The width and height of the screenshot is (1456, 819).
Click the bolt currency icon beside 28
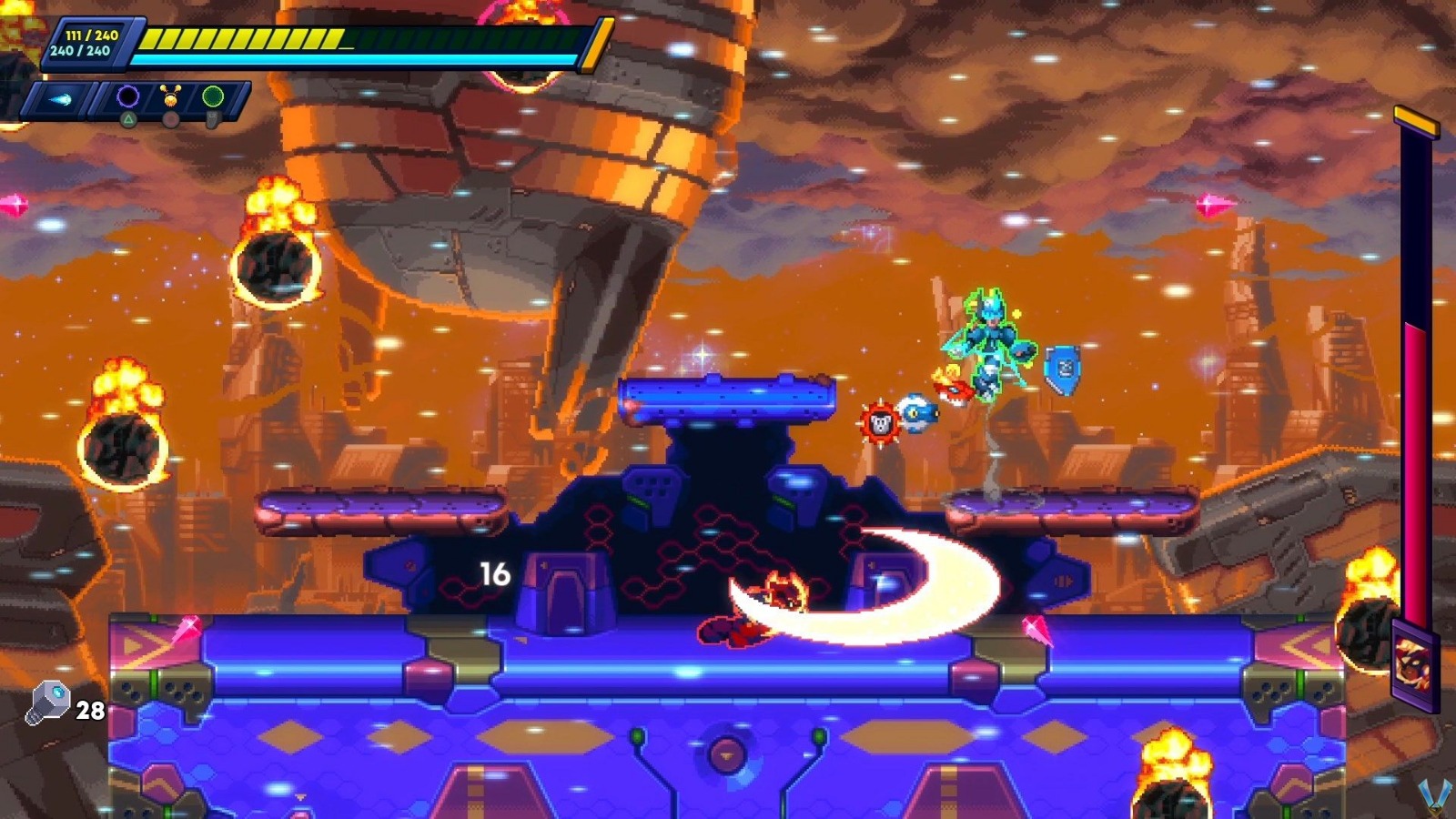[50, 701]
